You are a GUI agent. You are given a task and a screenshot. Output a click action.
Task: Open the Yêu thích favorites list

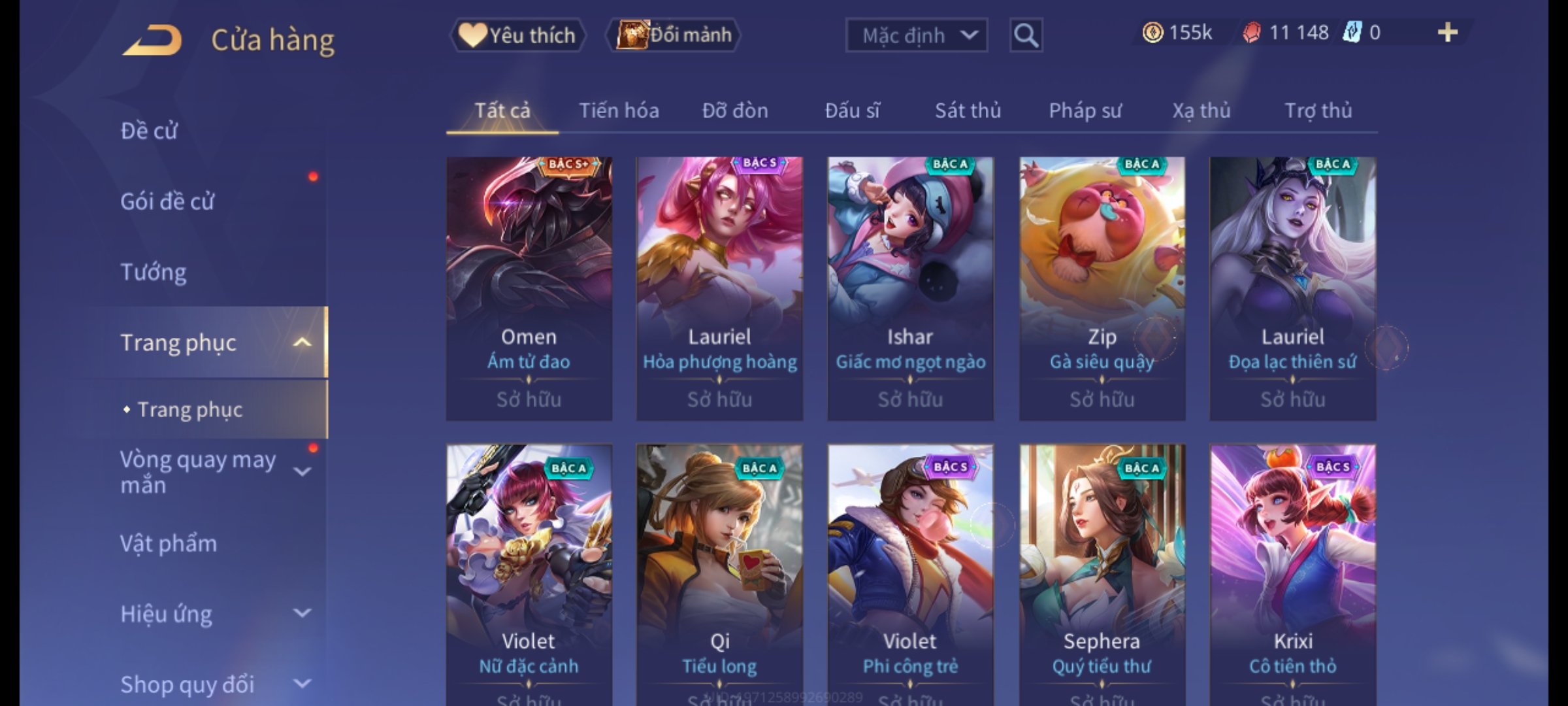click(x=517, y=35)
